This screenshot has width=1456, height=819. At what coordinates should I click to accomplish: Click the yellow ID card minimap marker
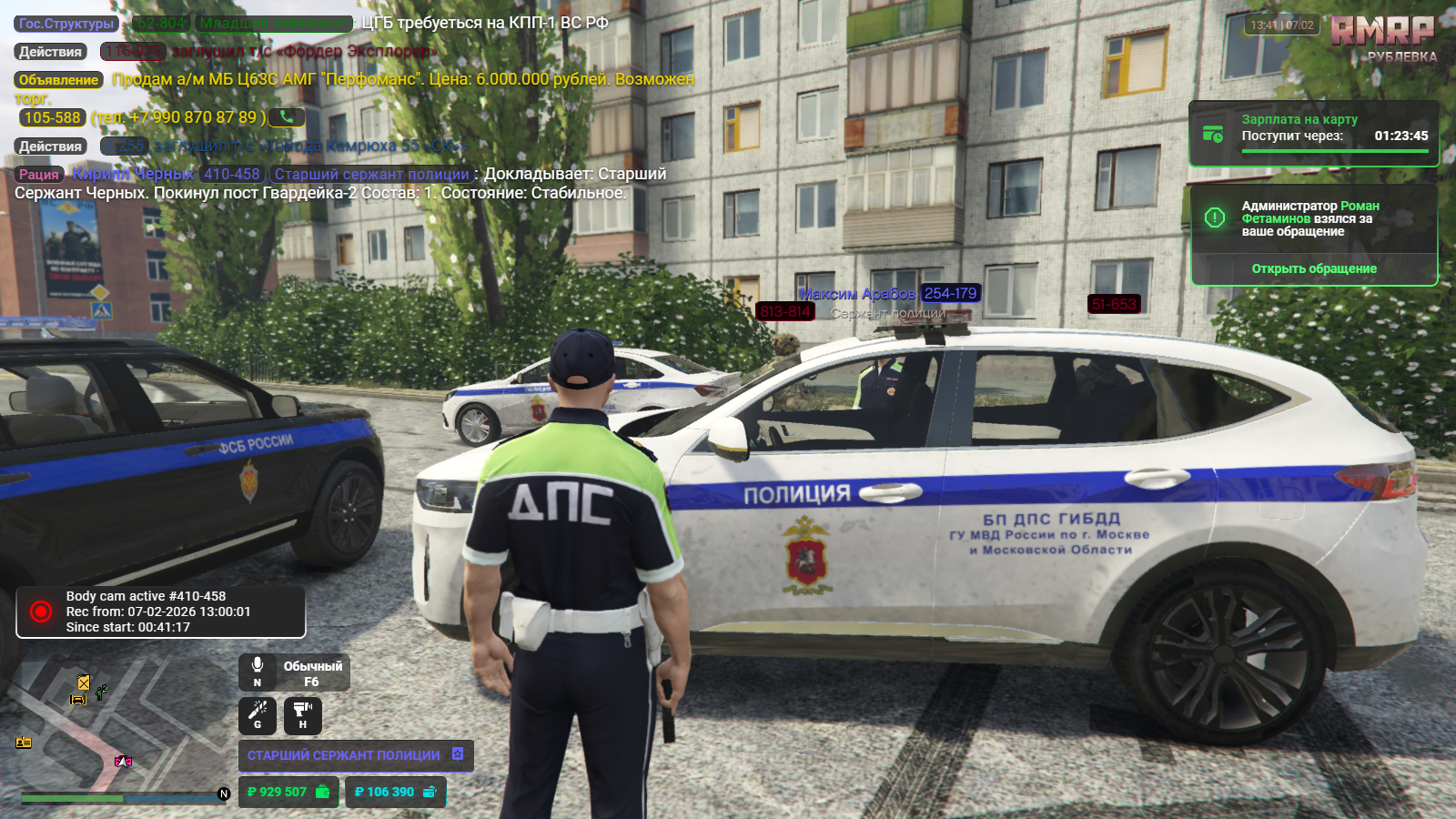[24, 743]
